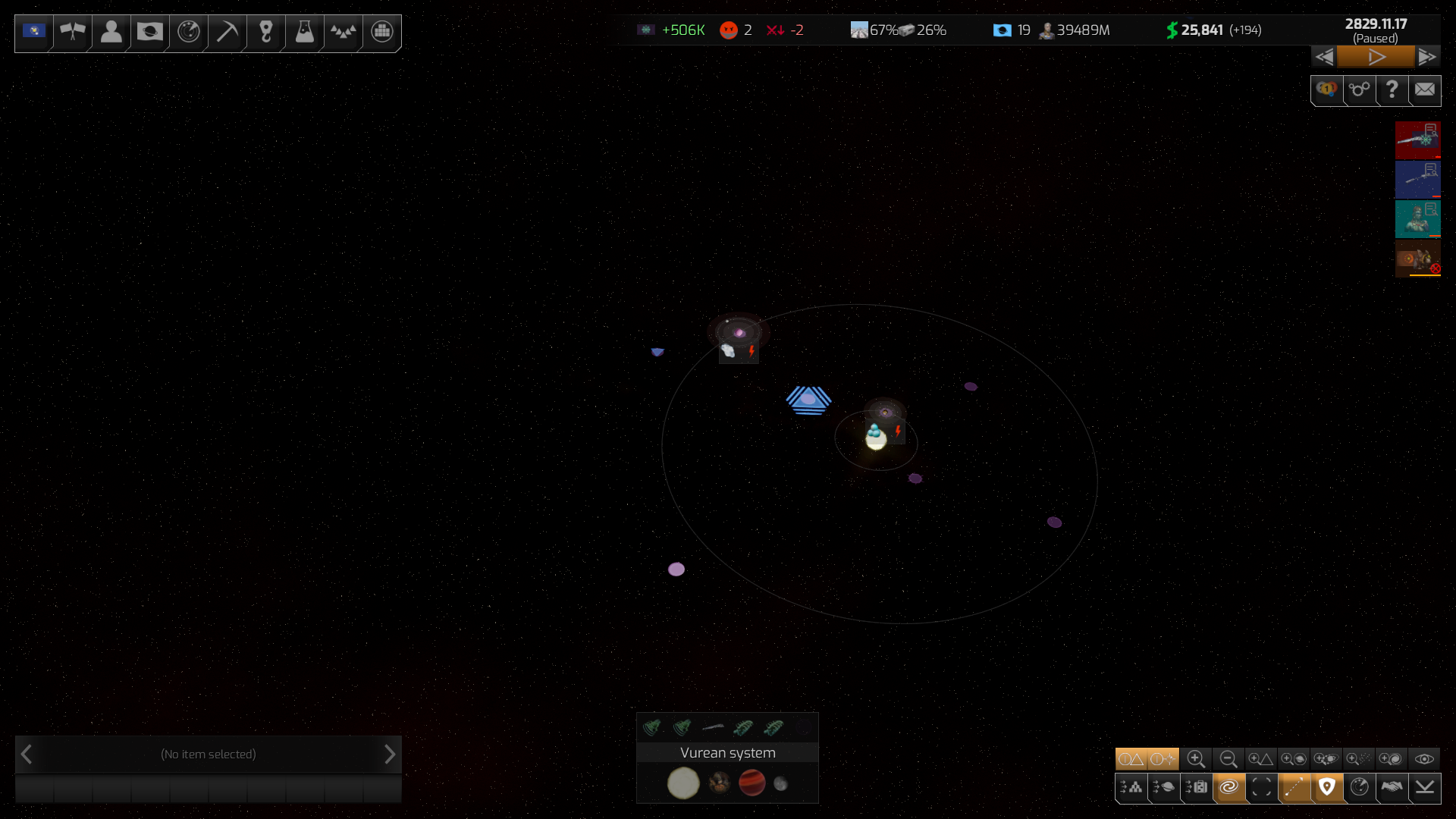Open the empire flag summary screen
The height and width of the screenshot is (819, 1456).
tap(34, 32)
